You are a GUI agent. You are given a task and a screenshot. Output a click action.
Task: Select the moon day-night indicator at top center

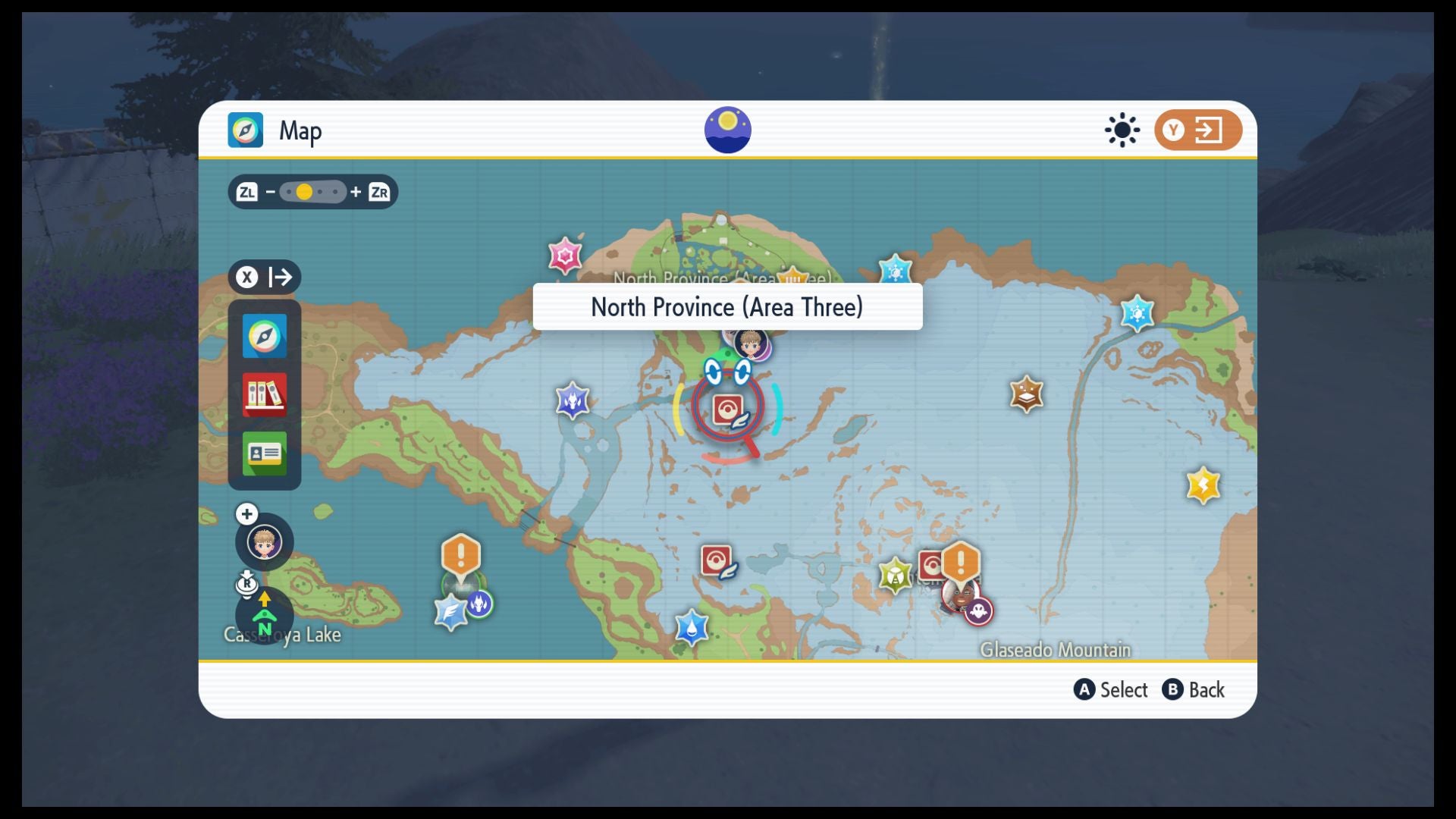pyautogui.click(x=727, y=130)
